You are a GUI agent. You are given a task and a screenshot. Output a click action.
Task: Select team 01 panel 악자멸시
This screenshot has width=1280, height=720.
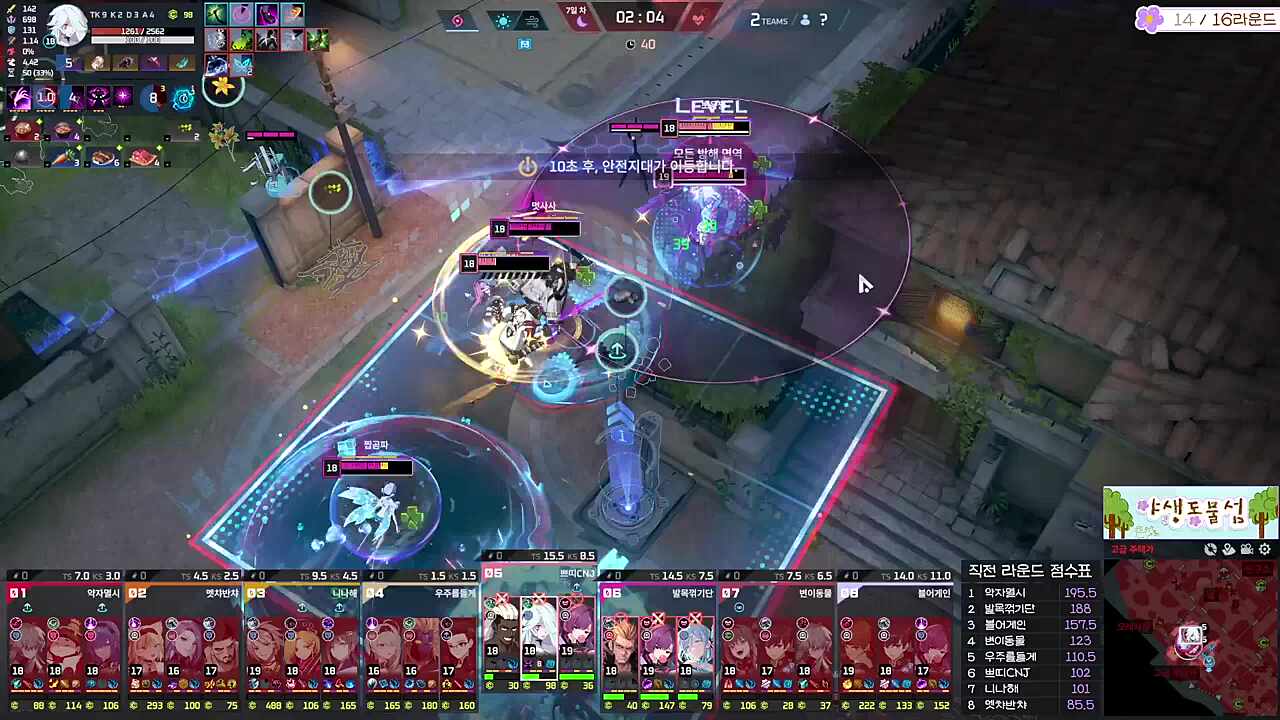64,638
